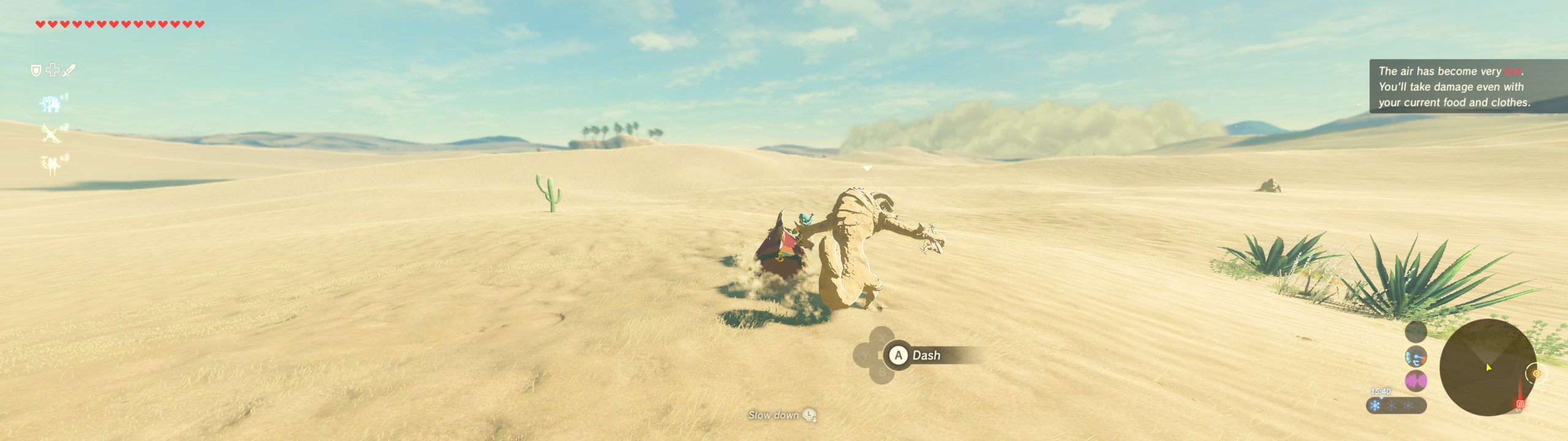This screenshot has width=1568, height=441.
Task: Check the temperature gauge icon
Action: coord(1415,356)
